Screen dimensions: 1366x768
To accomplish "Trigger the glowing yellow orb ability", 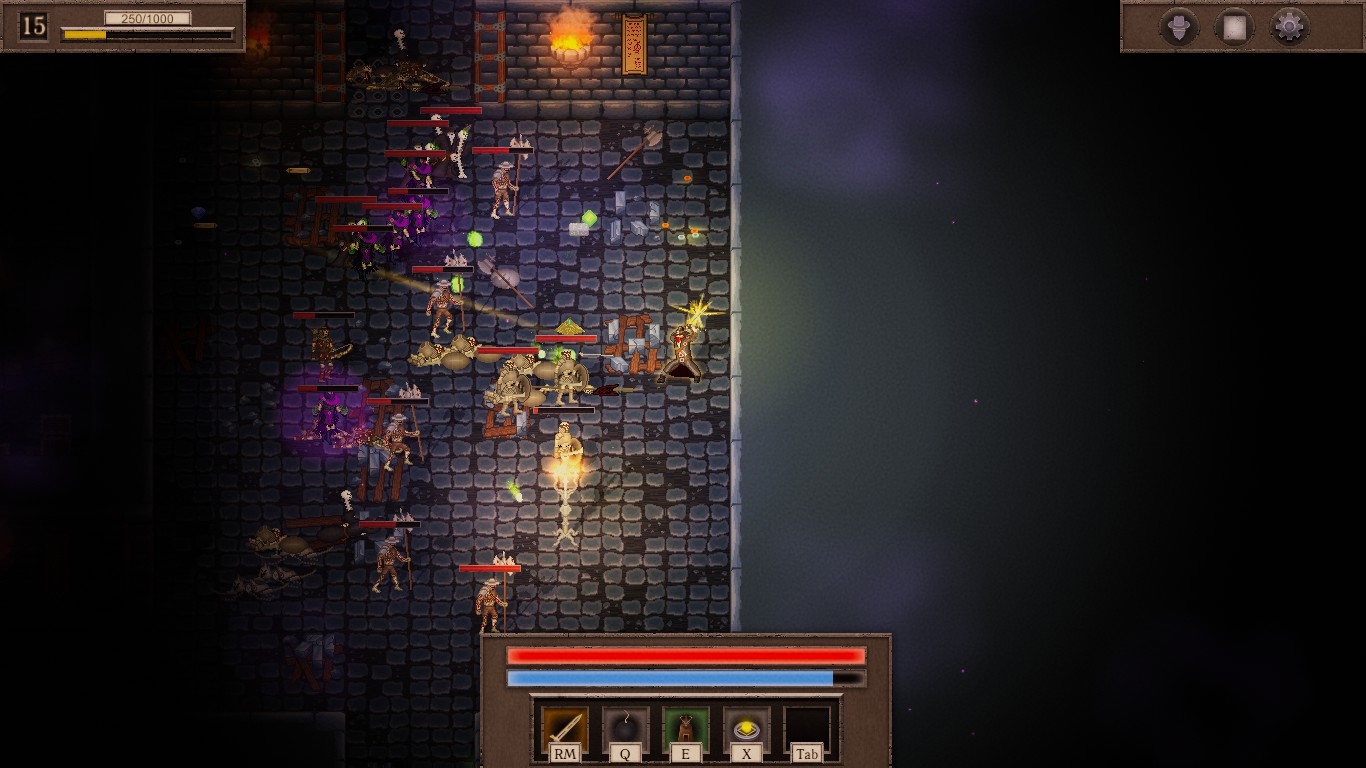I will click(x=746, y=727).
